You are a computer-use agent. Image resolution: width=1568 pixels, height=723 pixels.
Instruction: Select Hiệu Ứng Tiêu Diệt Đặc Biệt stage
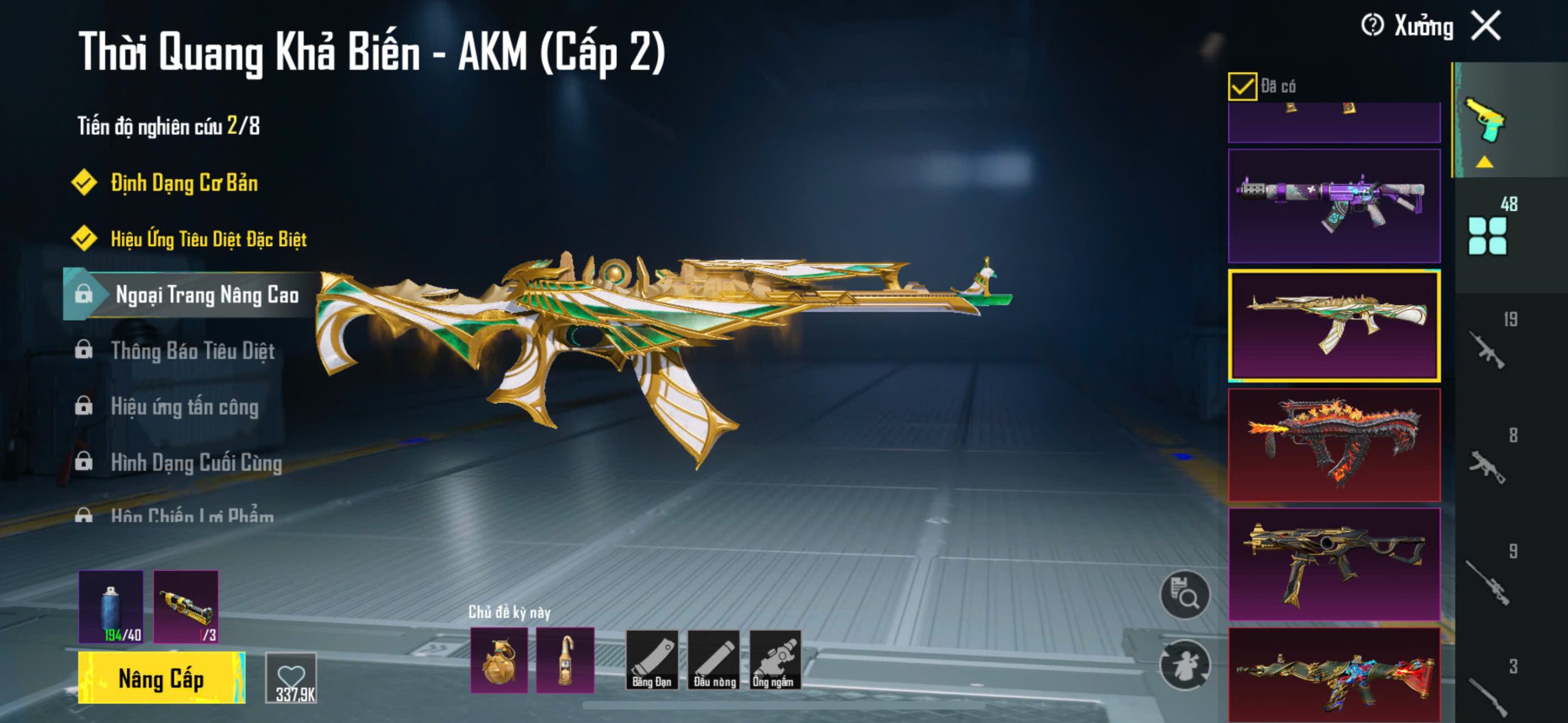pyautogui.click(x=208, y=239)
